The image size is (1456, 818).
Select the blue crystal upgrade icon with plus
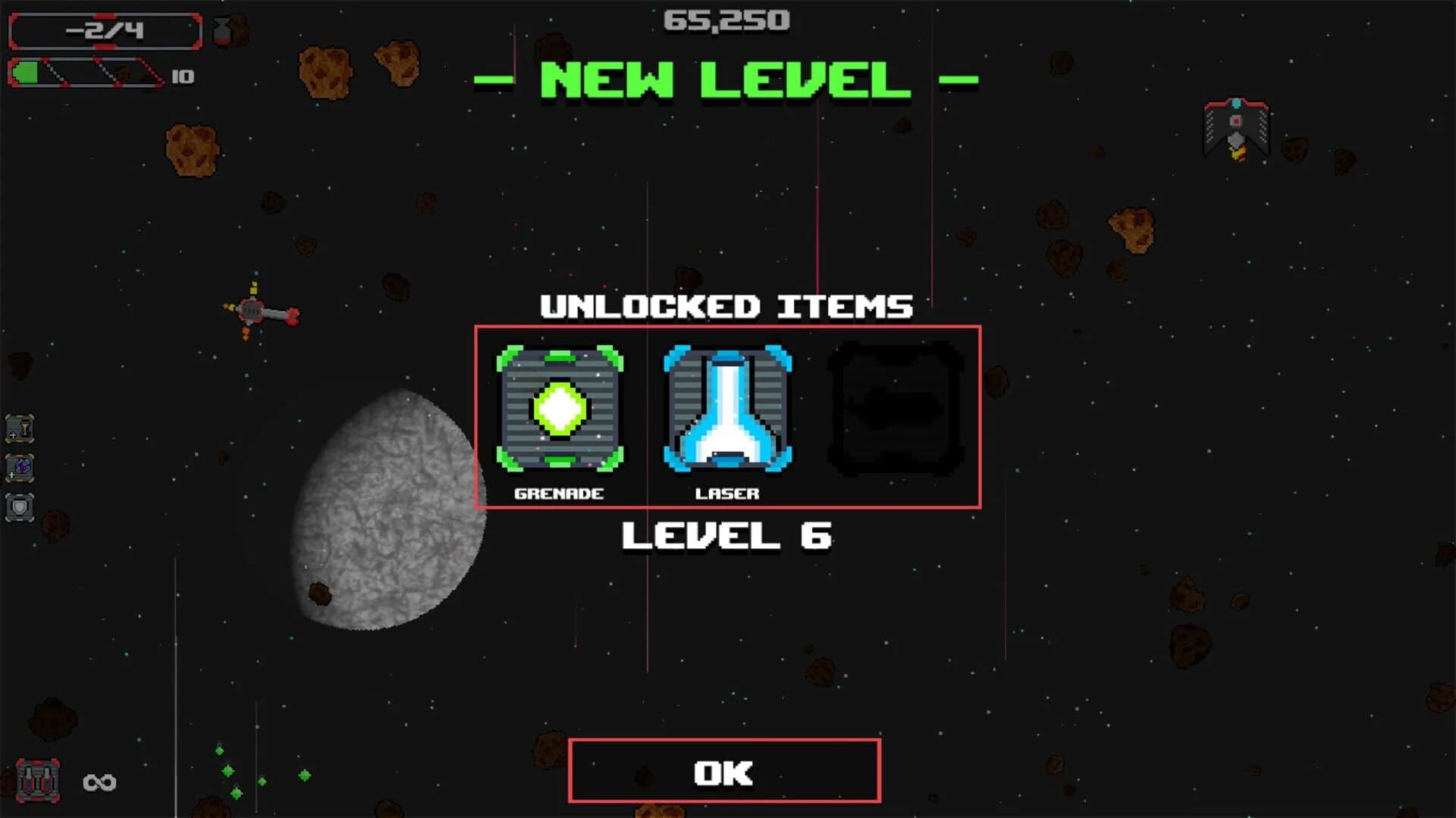(x=20, y=469)
